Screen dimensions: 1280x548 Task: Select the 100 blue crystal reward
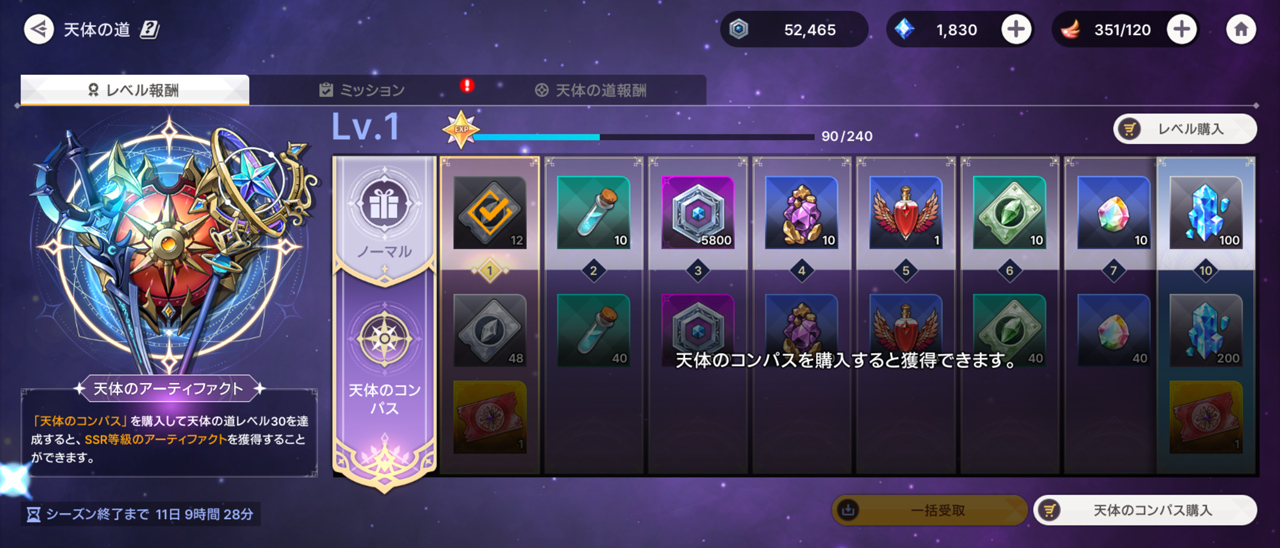(1206, 212)
